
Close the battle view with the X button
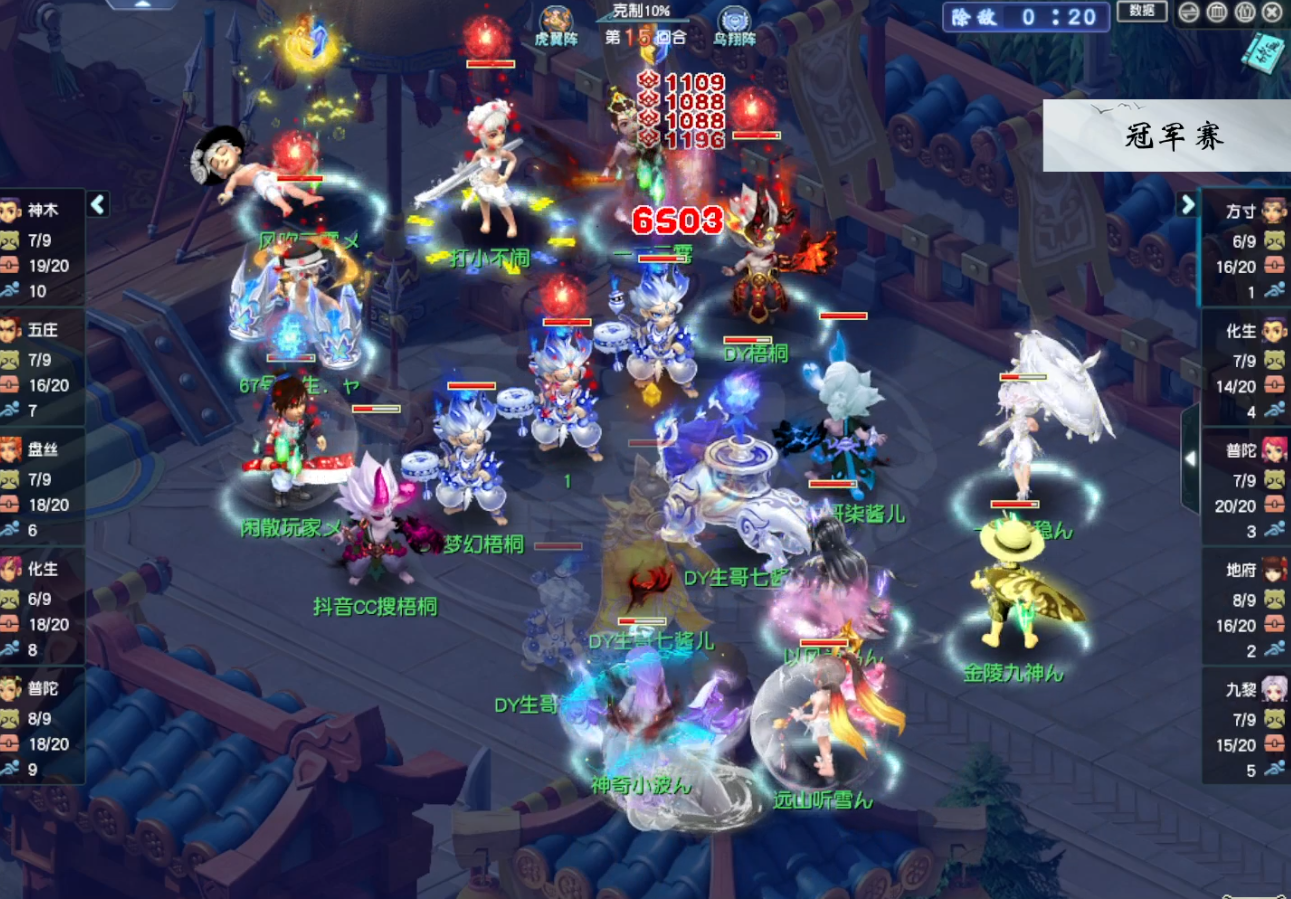click(1272, 12)
